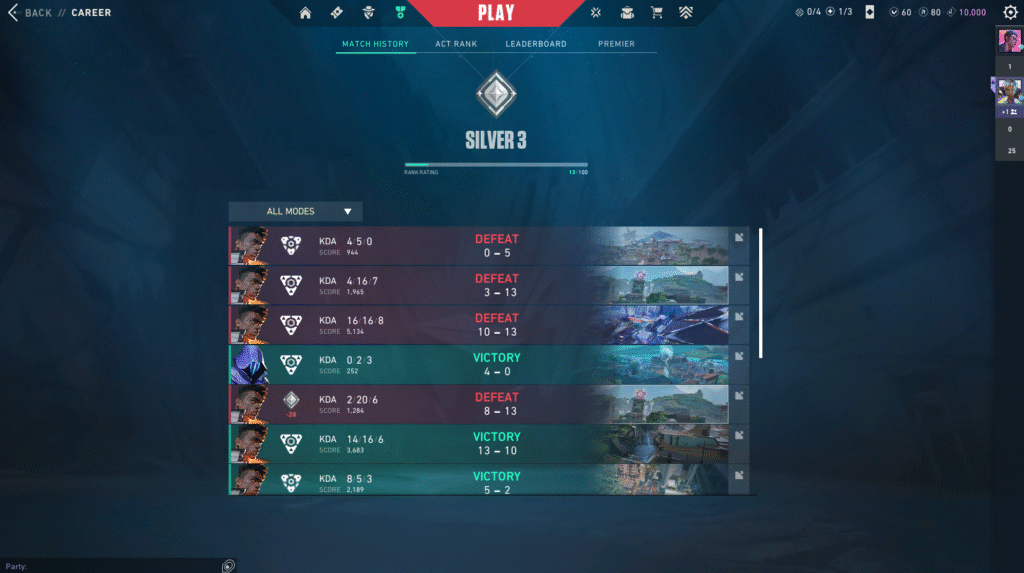The height and width of the screenshot is (573, 1024).
Task: Switch to the Premier tab
Action: (x=616, y=44)
